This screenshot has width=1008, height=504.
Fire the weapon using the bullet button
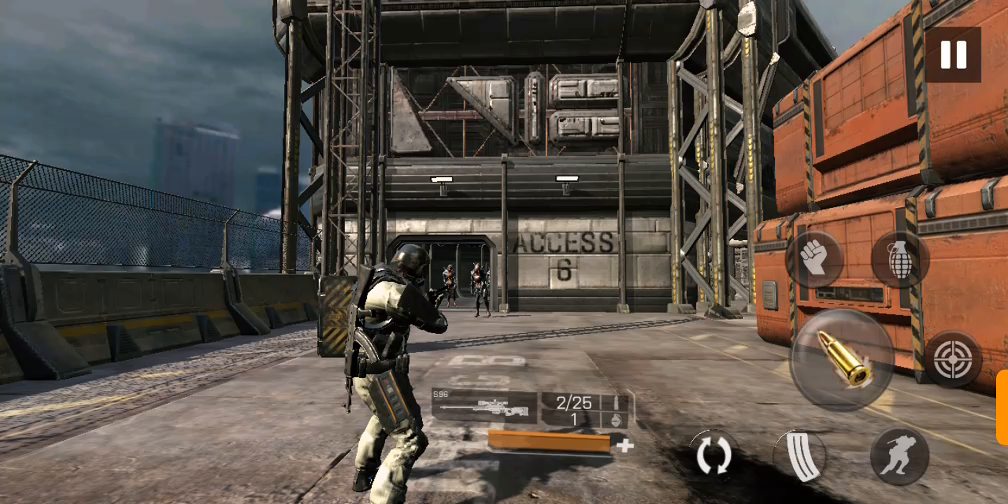tap(840, 359)
